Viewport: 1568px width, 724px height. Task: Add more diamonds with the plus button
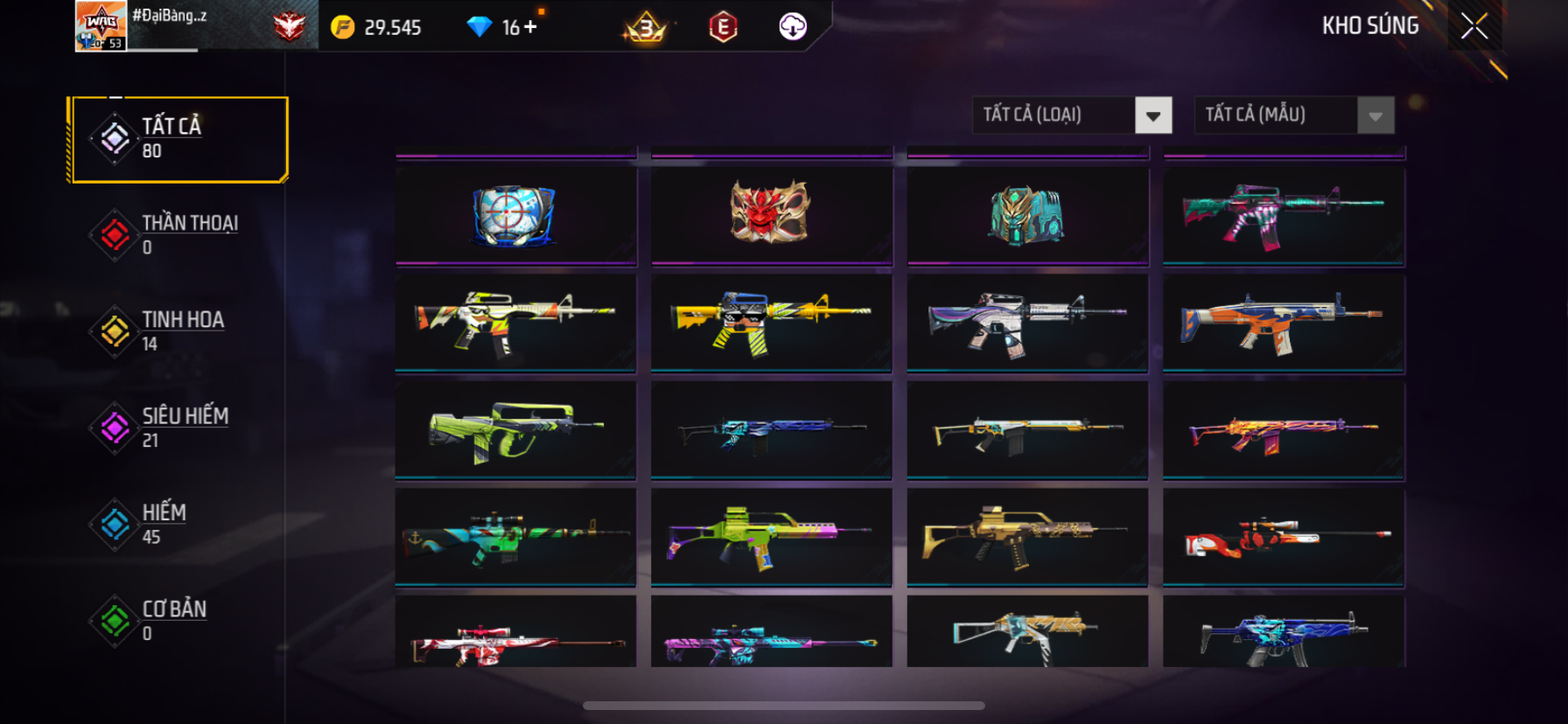coord(530,27)
